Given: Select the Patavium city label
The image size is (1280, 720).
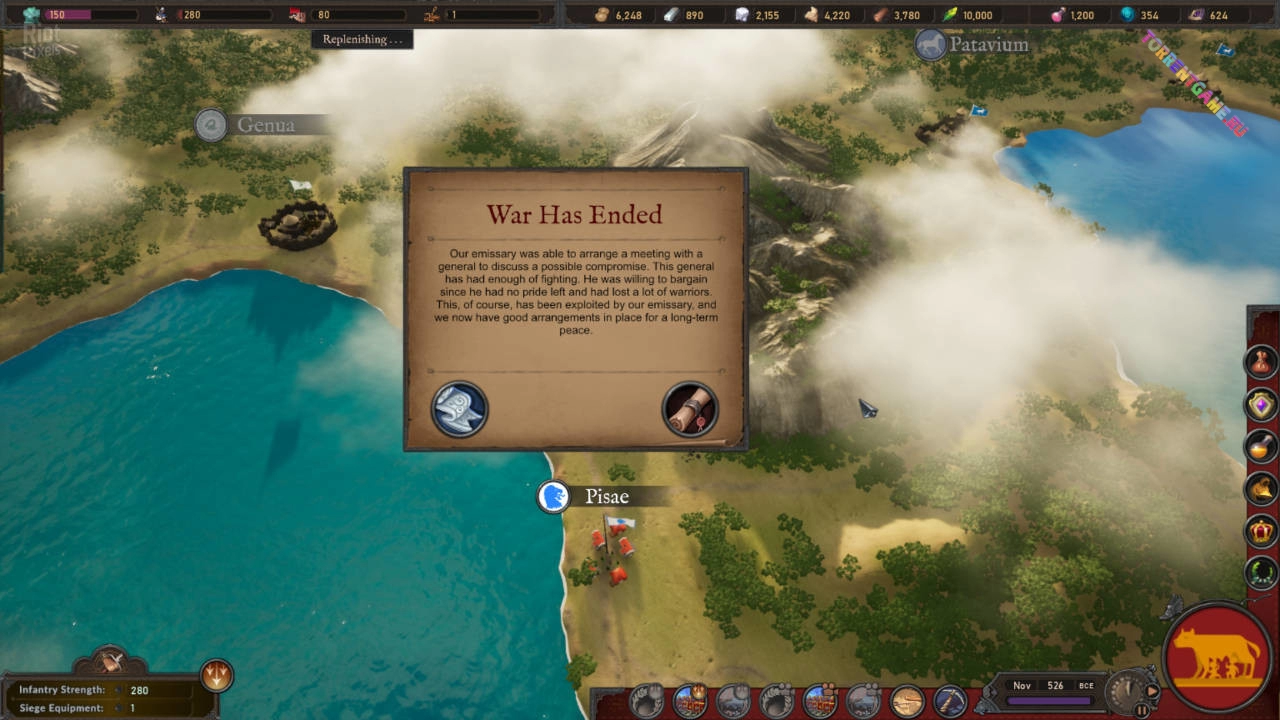Looking at the screenshot, I should click(987, 45).
